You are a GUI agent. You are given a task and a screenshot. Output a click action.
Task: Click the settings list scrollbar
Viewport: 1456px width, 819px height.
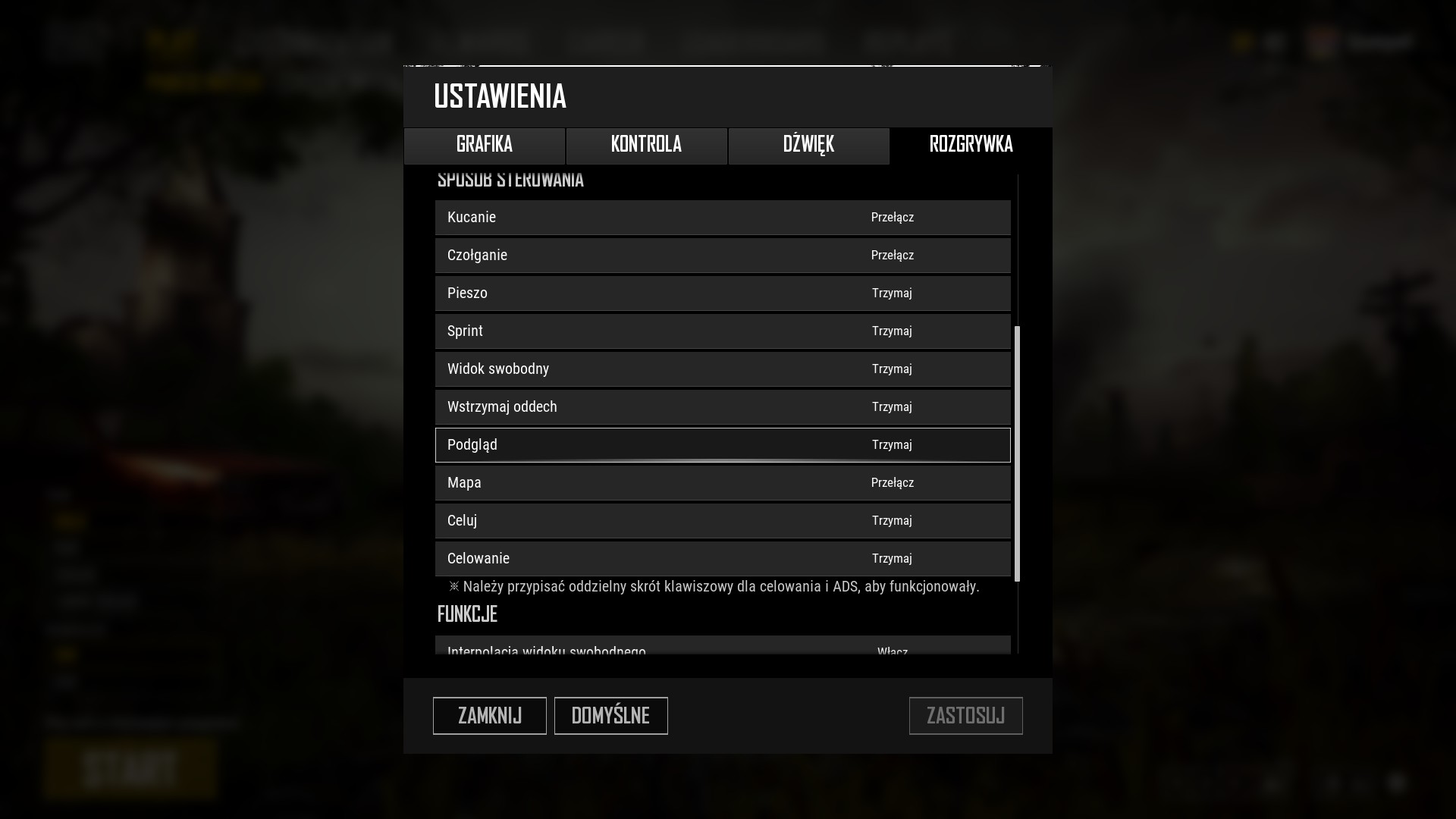tap(1017, 453)
